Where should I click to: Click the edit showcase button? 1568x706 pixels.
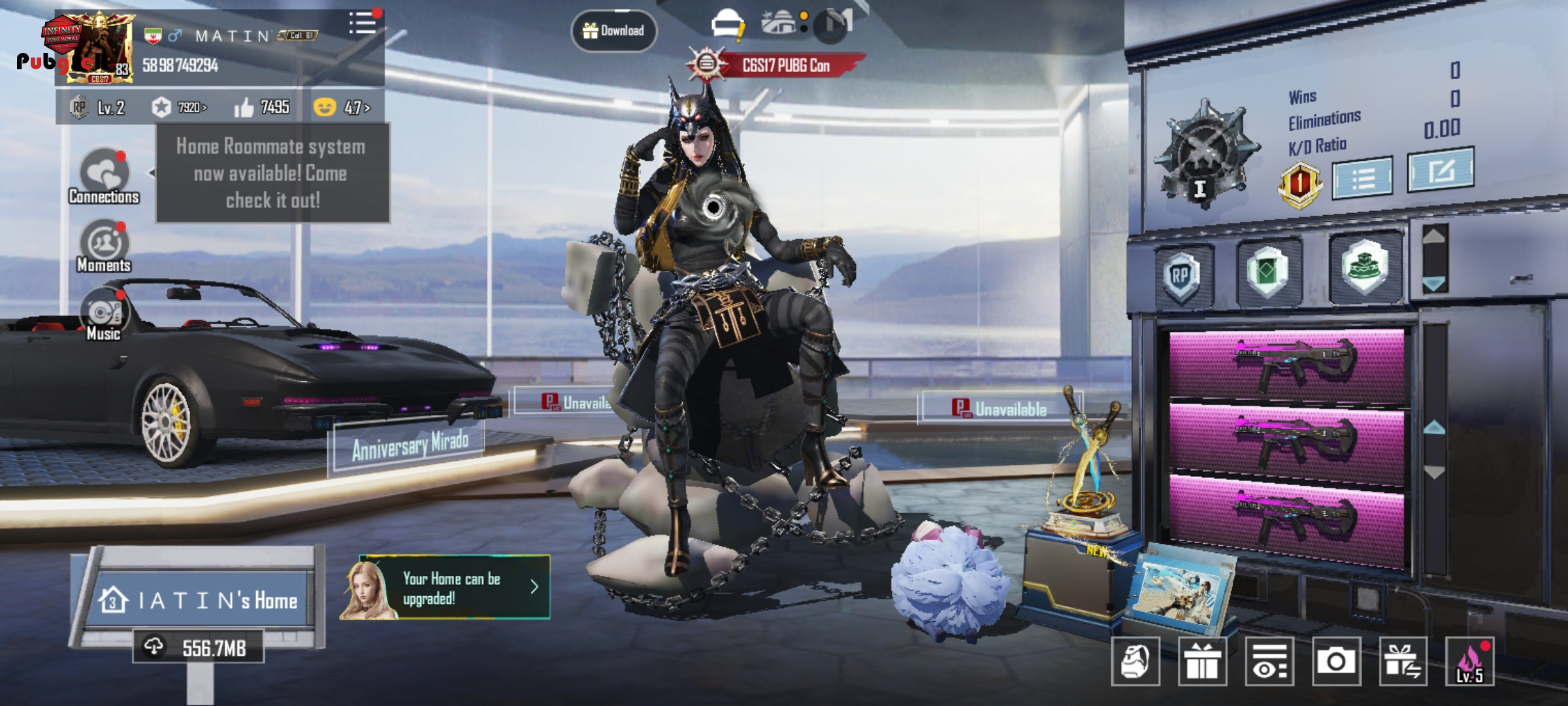(1441, 171)
